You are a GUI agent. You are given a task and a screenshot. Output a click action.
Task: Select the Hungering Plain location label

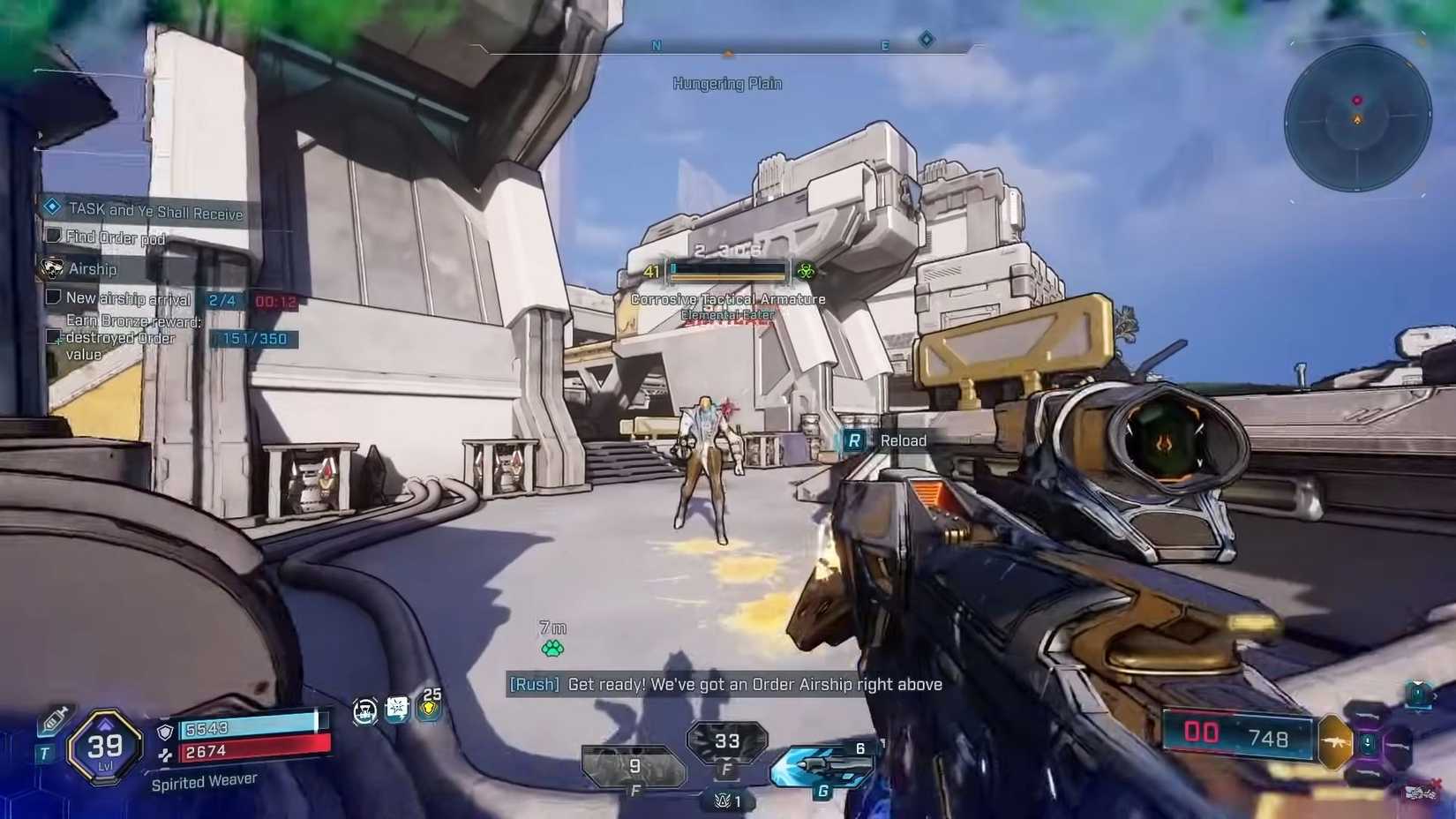pyautogui.click(x=727, y=83)
